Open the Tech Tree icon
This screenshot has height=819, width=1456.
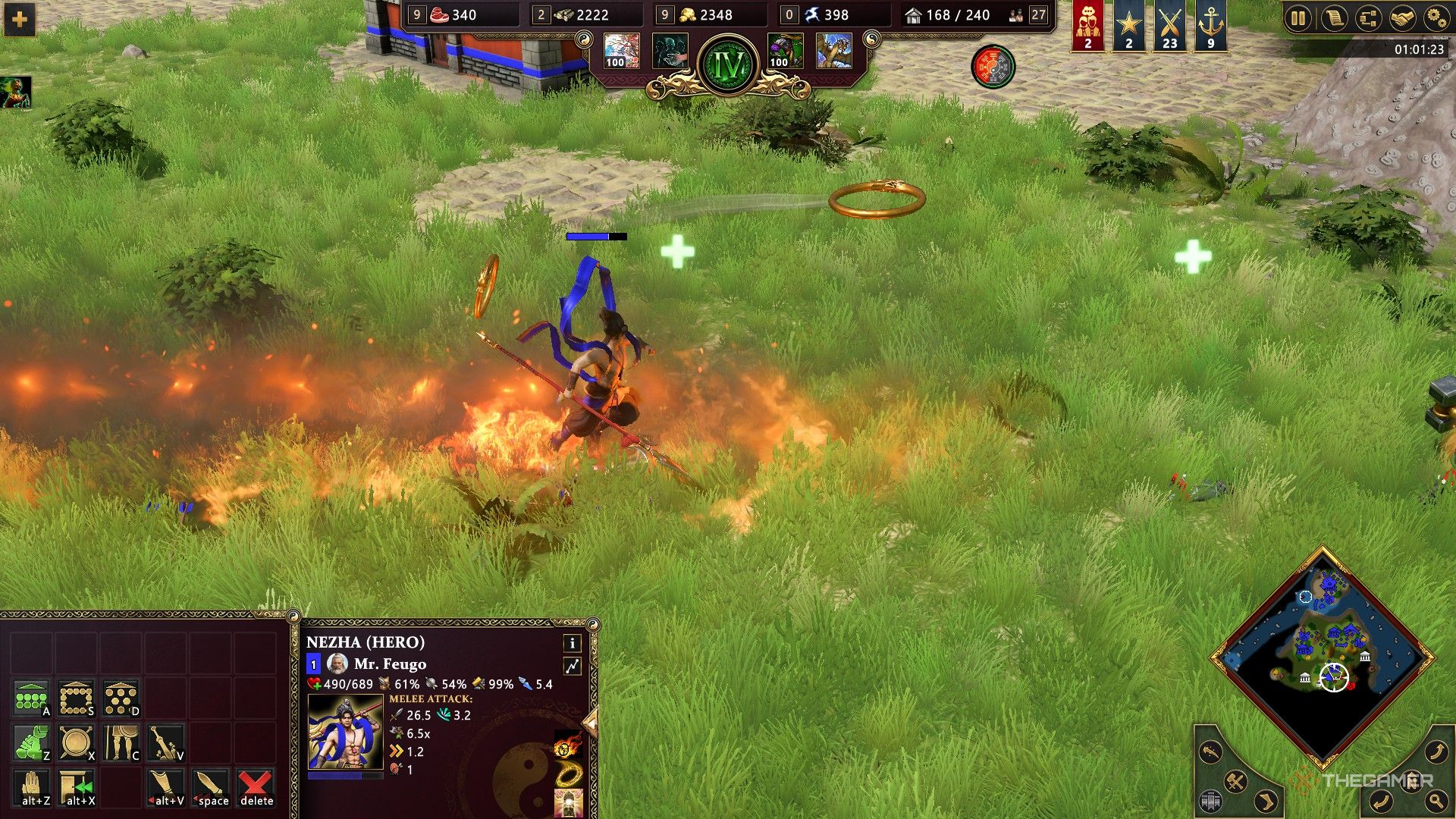point(1369,17)
